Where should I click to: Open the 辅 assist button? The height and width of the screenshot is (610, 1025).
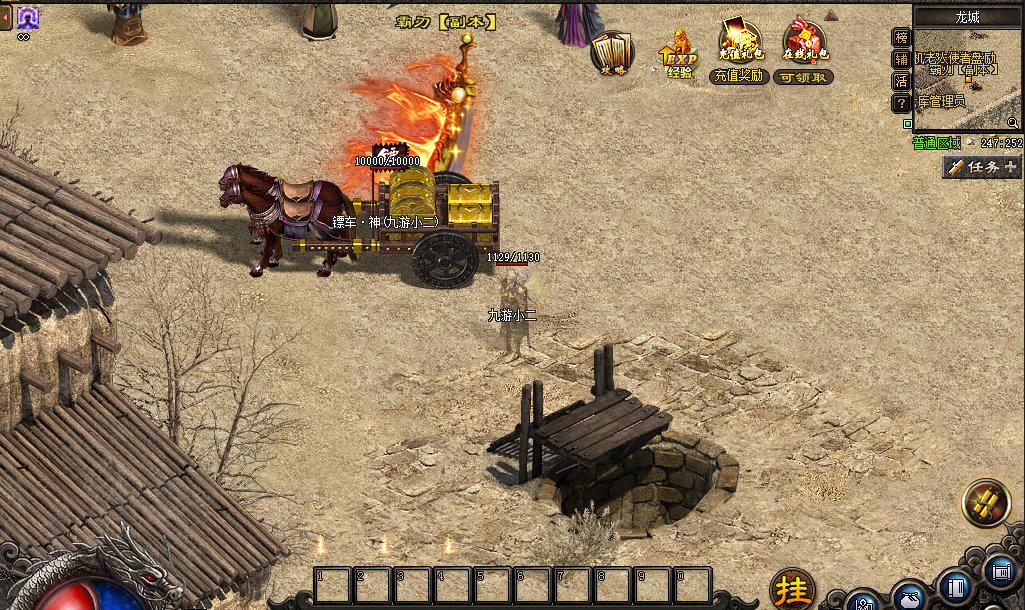tap(901, 59)
